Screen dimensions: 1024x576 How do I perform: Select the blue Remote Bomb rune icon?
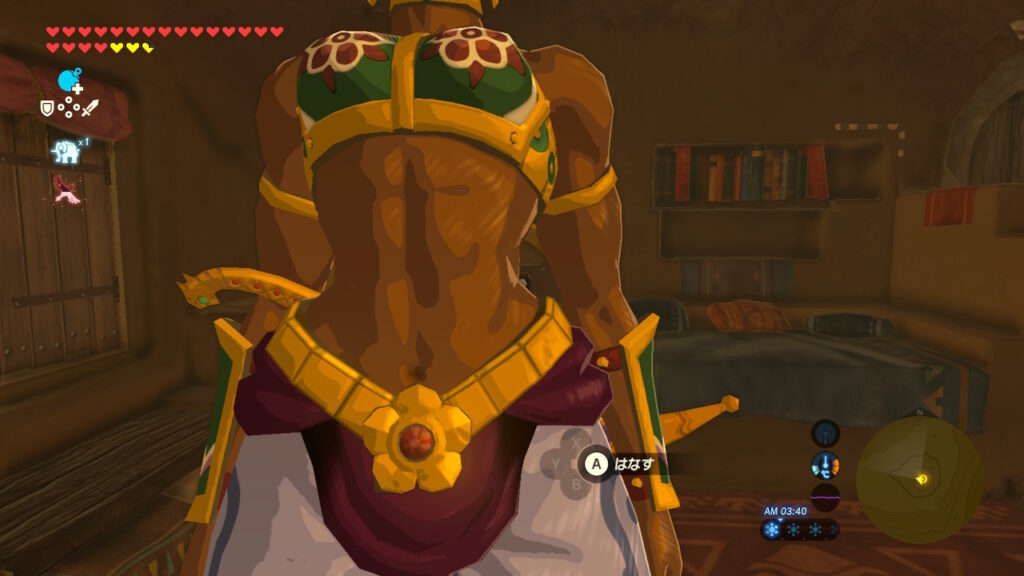click(69, 81)
